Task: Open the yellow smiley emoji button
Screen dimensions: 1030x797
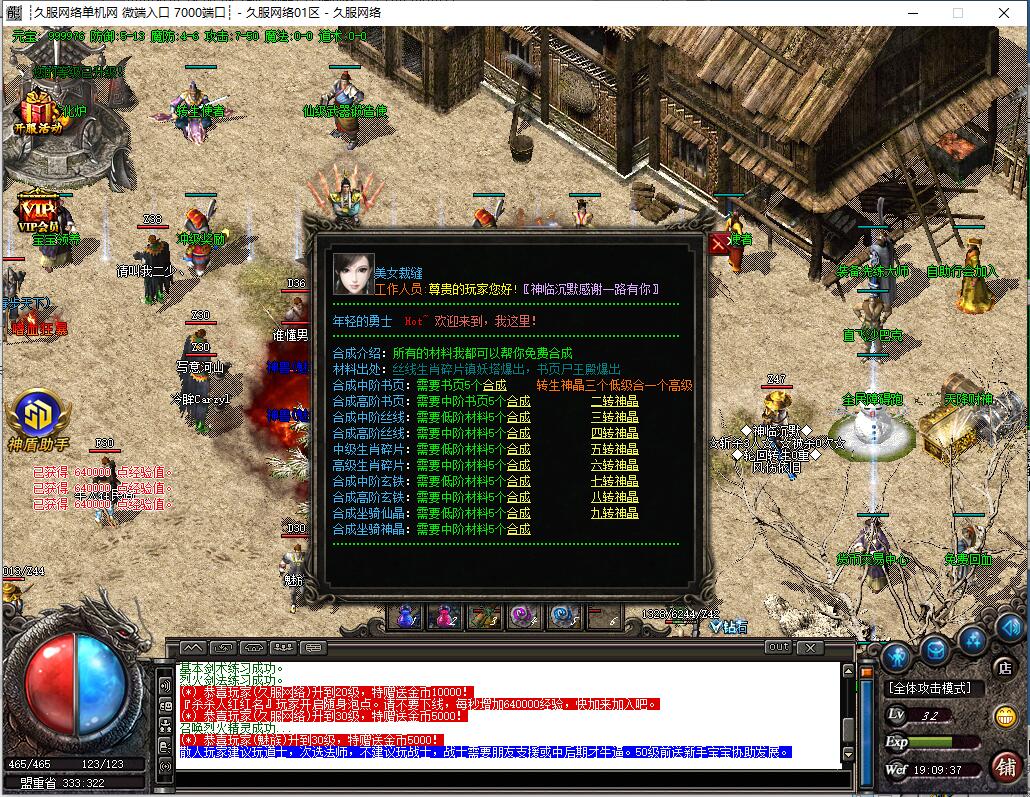Action: (x=1004, y=716)
